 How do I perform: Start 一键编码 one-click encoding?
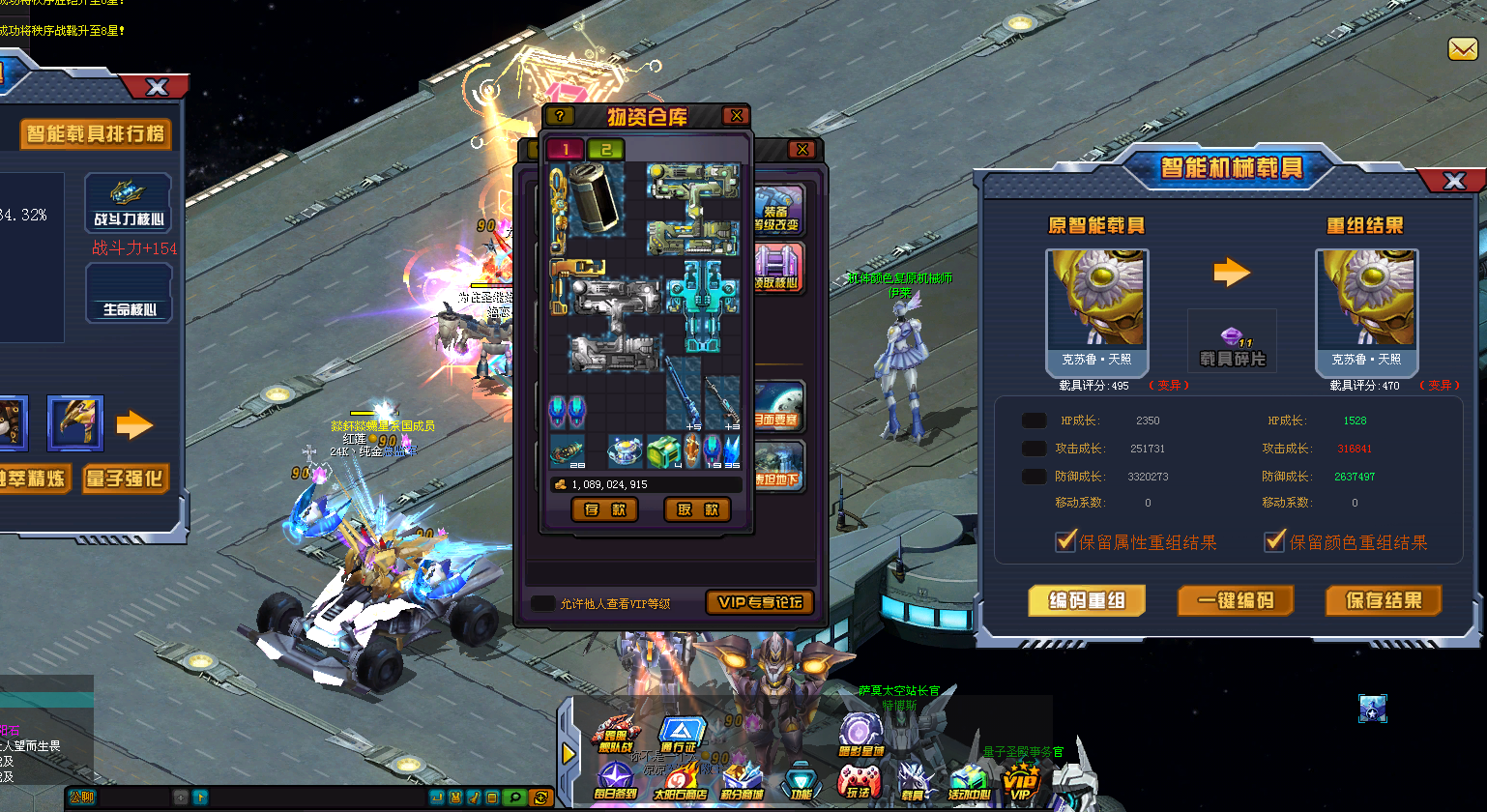[x=1236, y=600]
